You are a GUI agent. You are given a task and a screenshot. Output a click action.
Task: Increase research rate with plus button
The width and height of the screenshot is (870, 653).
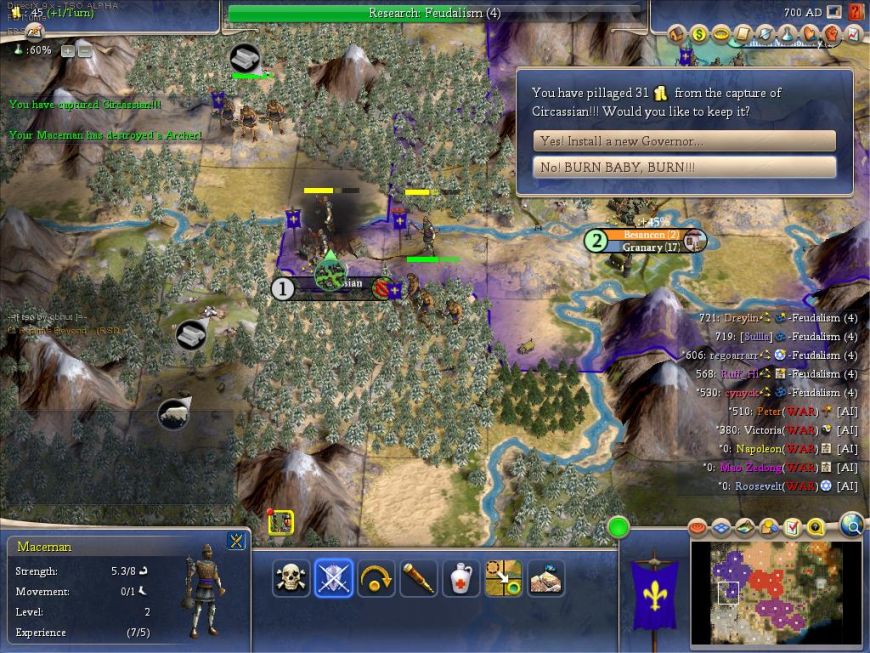coord(67,50)
